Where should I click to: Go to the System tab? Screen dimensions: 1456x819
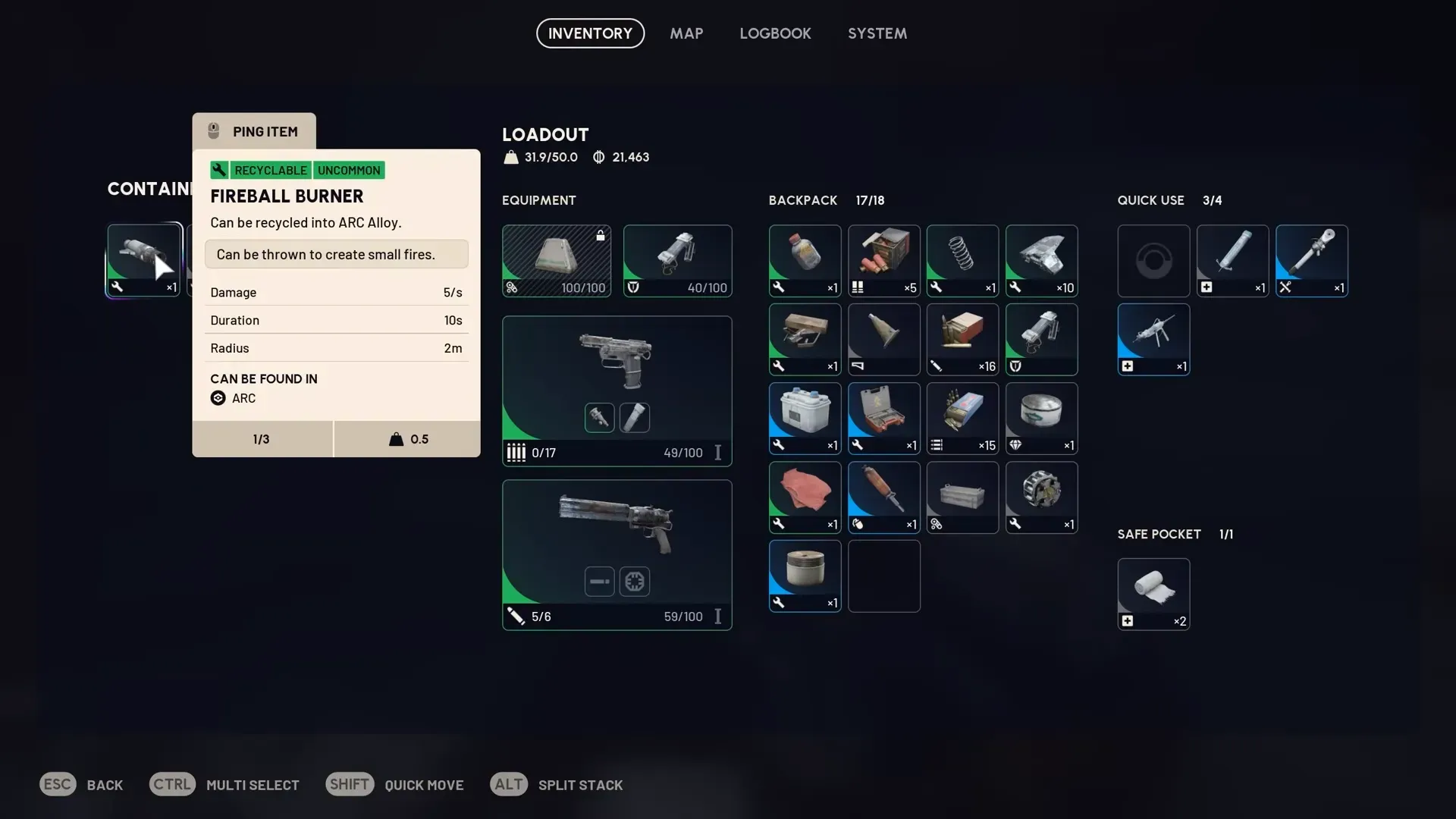coord(877,33)
